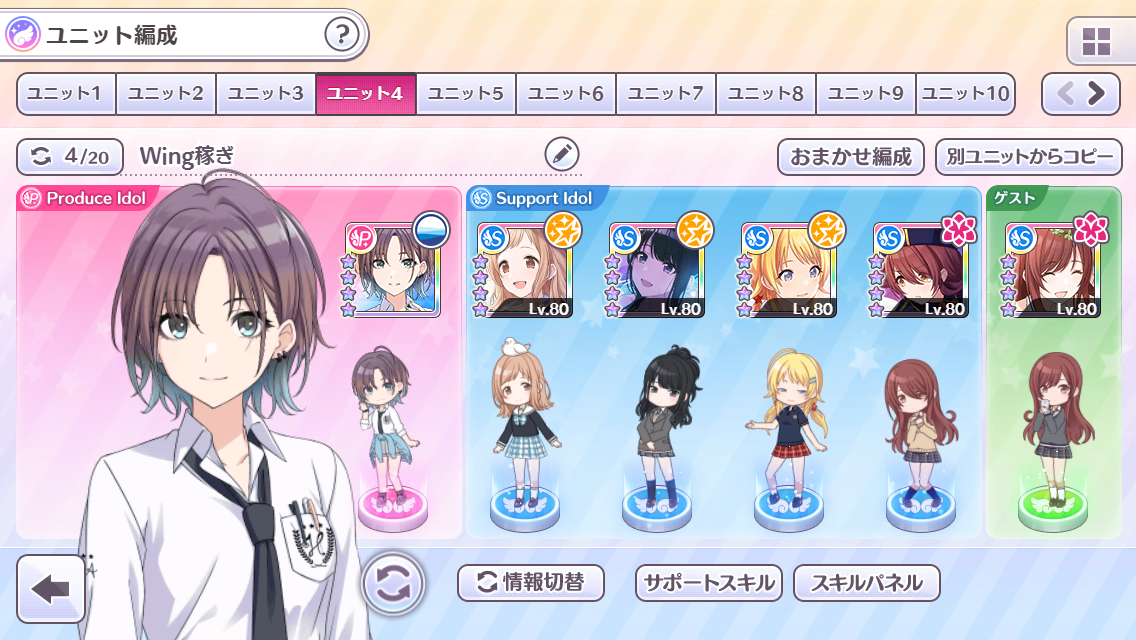Open the grid menu button

coord(1096,42)
